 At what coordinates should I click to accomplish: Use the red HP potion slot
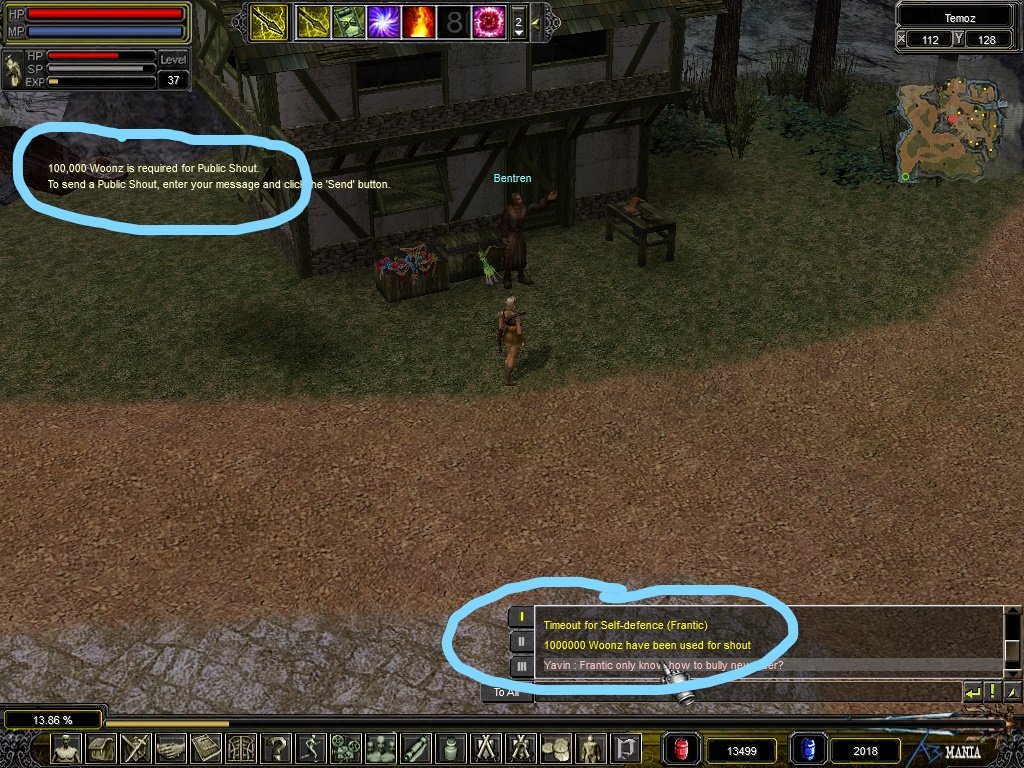coord(682,748)
